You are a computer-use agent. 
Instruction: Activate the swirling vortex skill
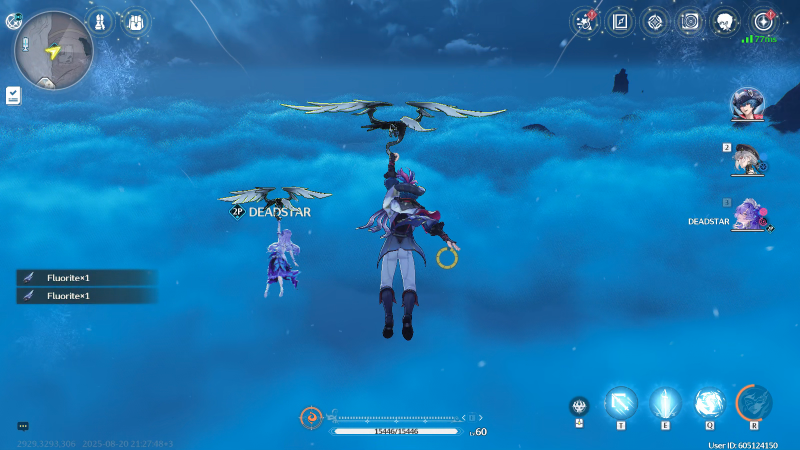pyautogui.click(x=708, y=403)
